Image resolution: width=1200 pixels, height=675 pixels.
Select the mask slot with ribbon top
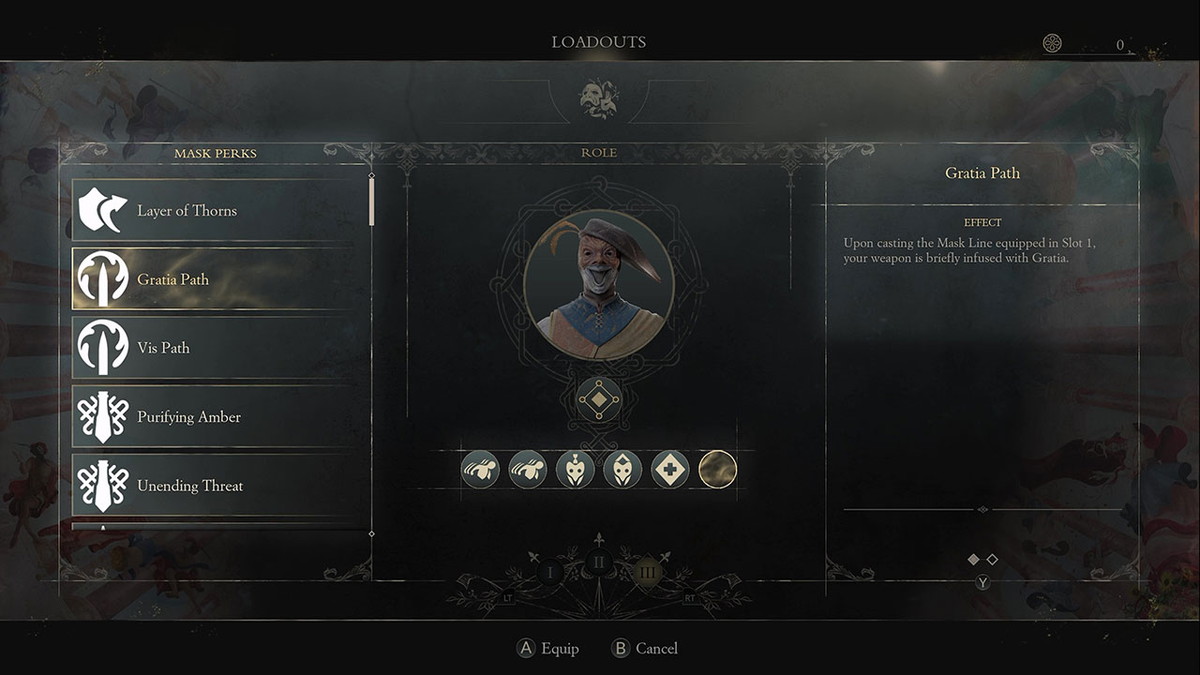(575, 469)
